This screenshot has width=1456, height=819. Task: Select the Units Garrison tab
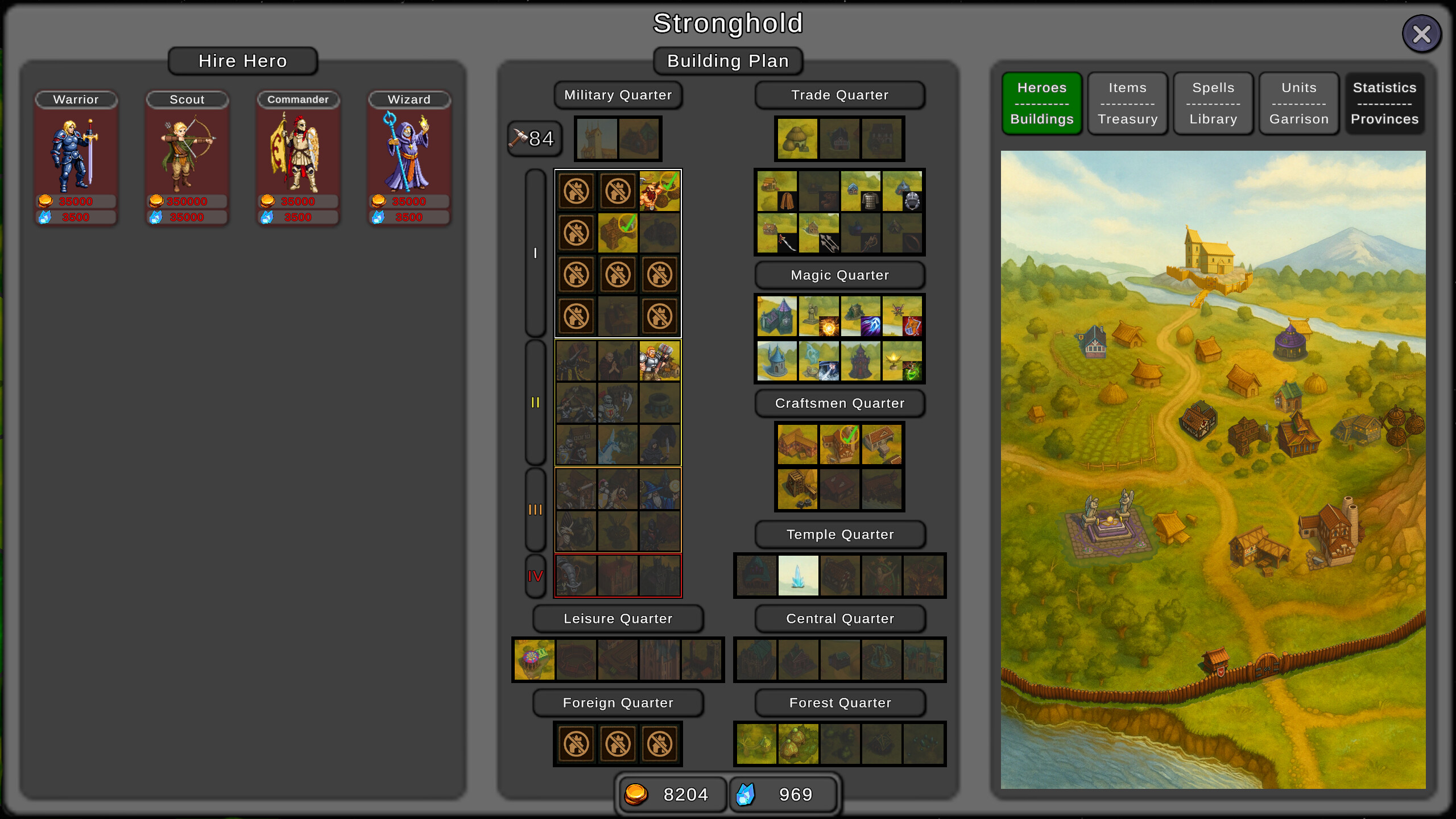tap(1298, 104)
